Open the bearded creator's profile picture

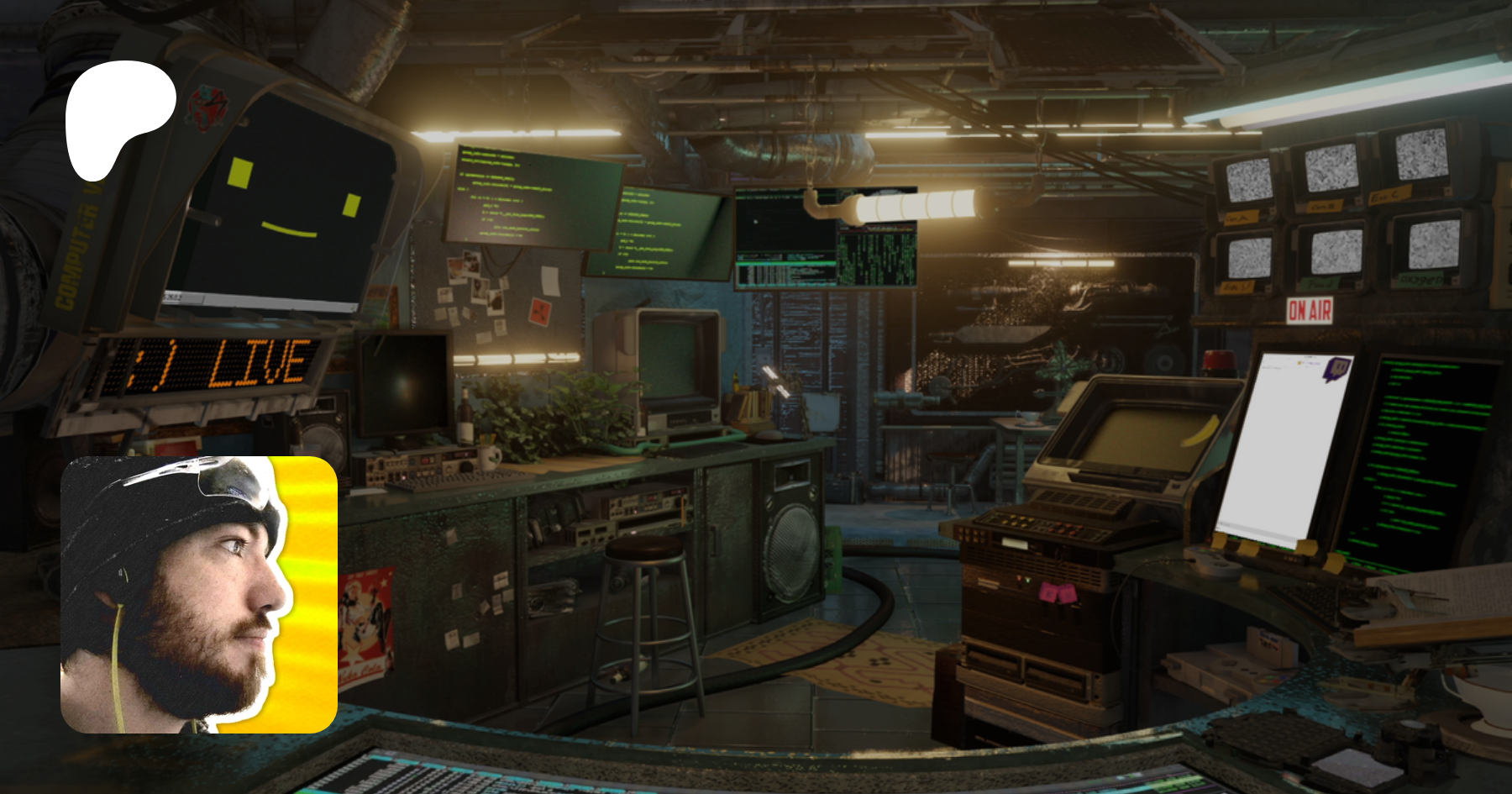tap(199, 594)
